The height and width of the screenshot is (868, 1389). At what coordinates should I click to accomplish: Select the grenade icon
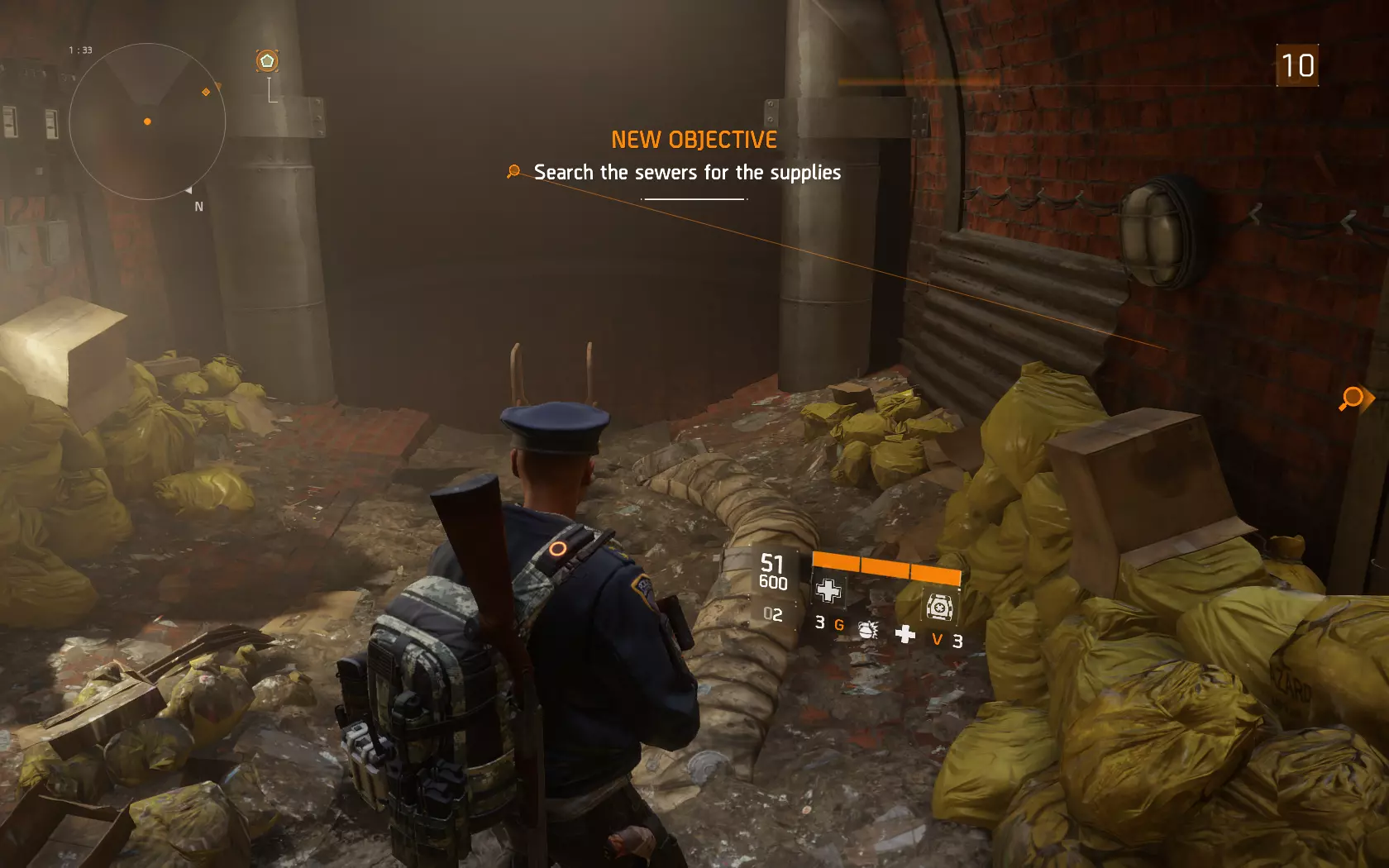click(x=867, y=630)
